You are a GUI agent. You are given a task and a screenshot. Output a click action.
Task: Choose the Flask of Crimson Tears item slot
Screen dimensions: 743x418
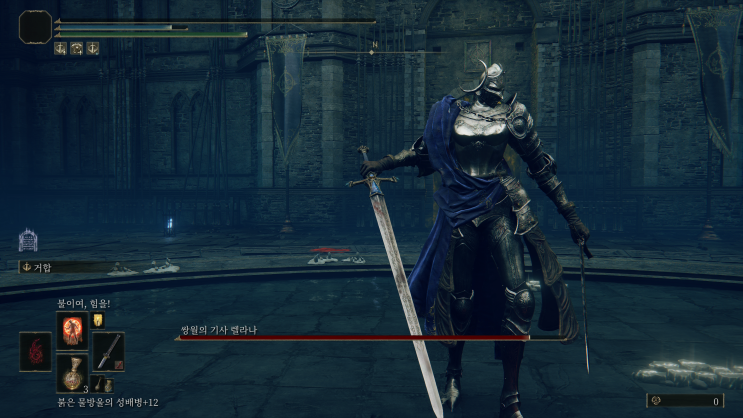[71, 375]
